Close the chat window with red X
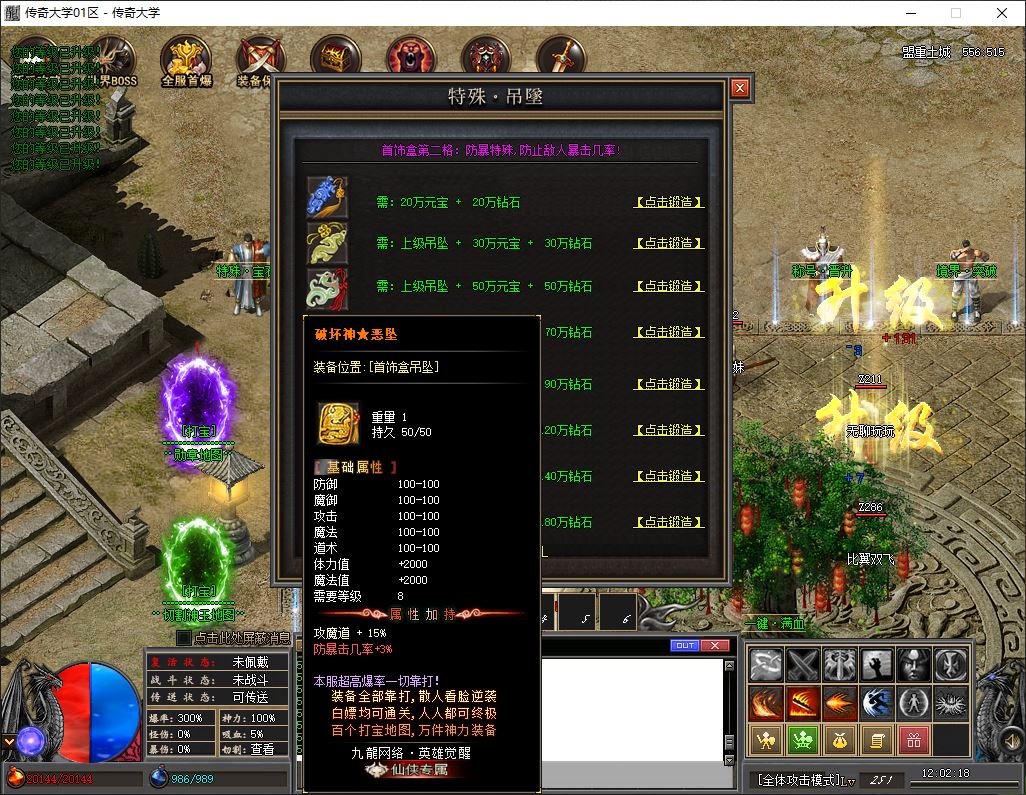 pos(714,645)
